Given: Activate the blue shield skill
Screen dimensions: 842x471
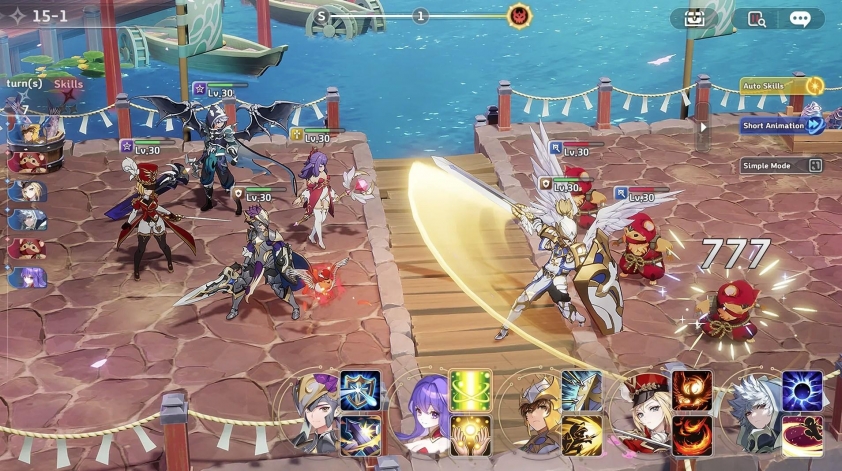Looking at the screenshot, I should [x=359, y=391].
